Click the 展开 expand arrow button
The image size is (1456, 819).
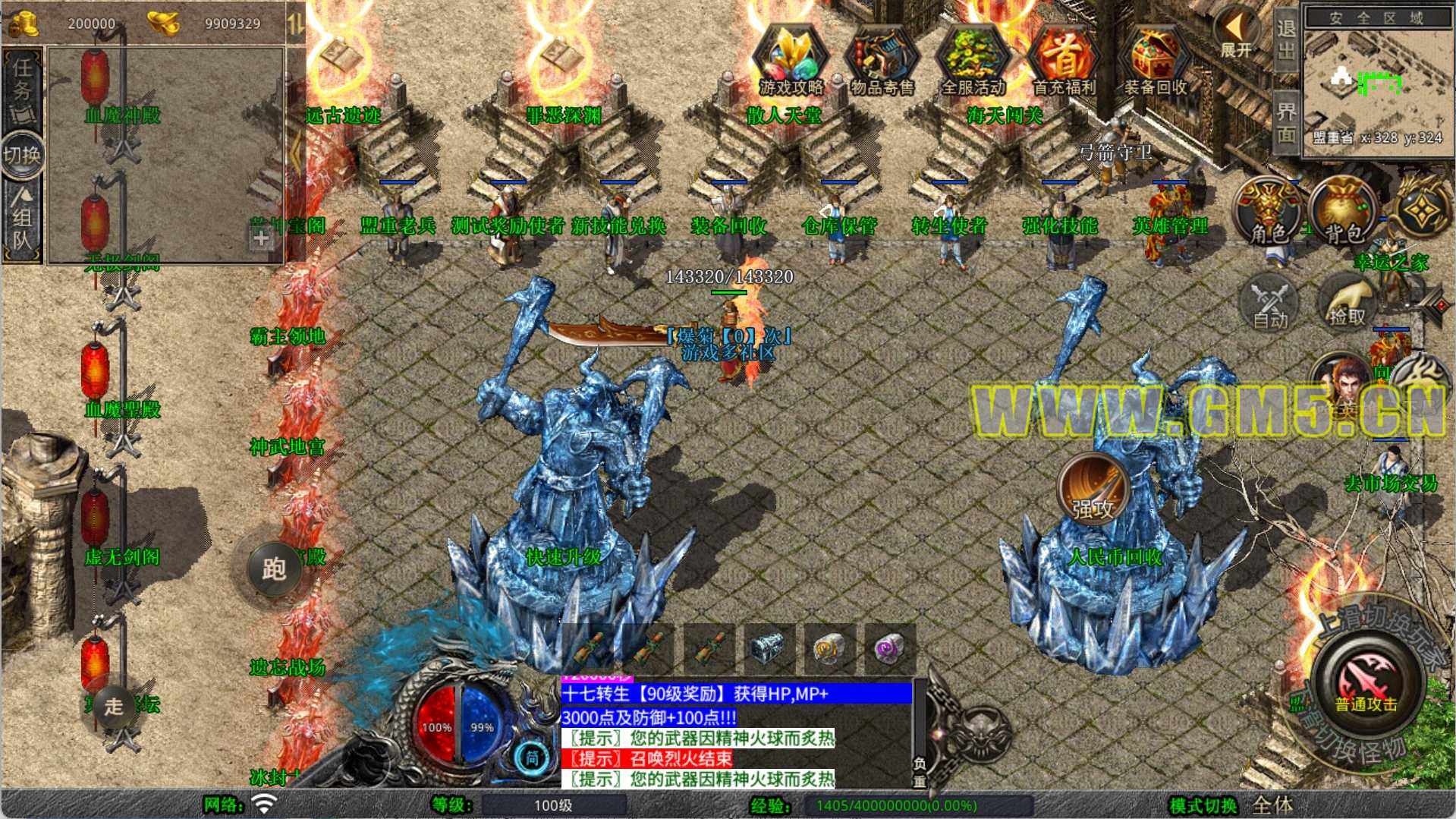(1237, 33)
